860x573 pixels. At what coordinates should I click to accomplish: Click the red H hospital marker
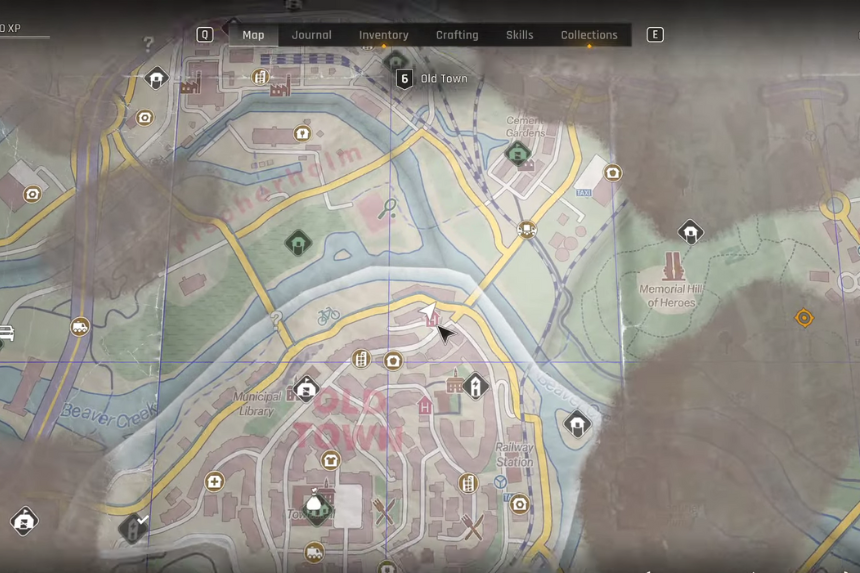pyautogui.click(x=425, y=406)
